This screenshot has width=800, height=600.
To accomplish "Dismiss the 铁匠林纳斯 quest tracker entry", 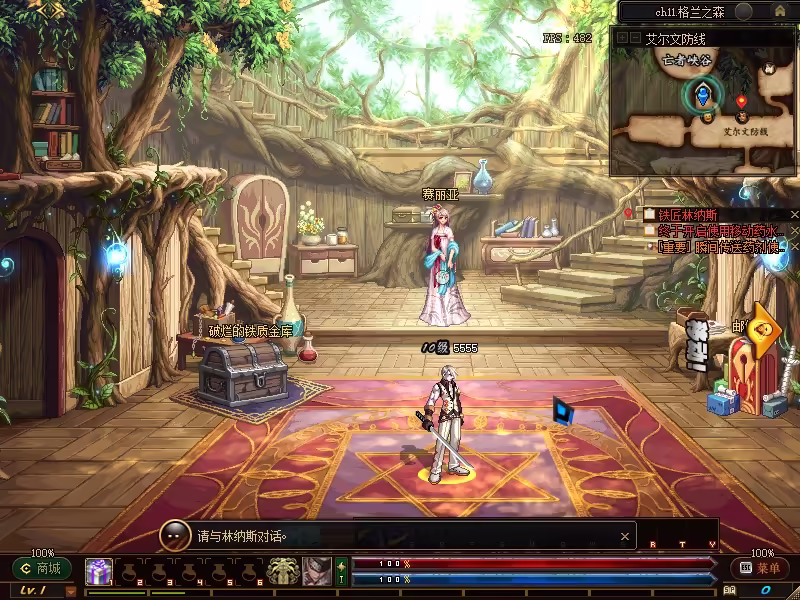I will pyautogui.click(x=794, y=214).
